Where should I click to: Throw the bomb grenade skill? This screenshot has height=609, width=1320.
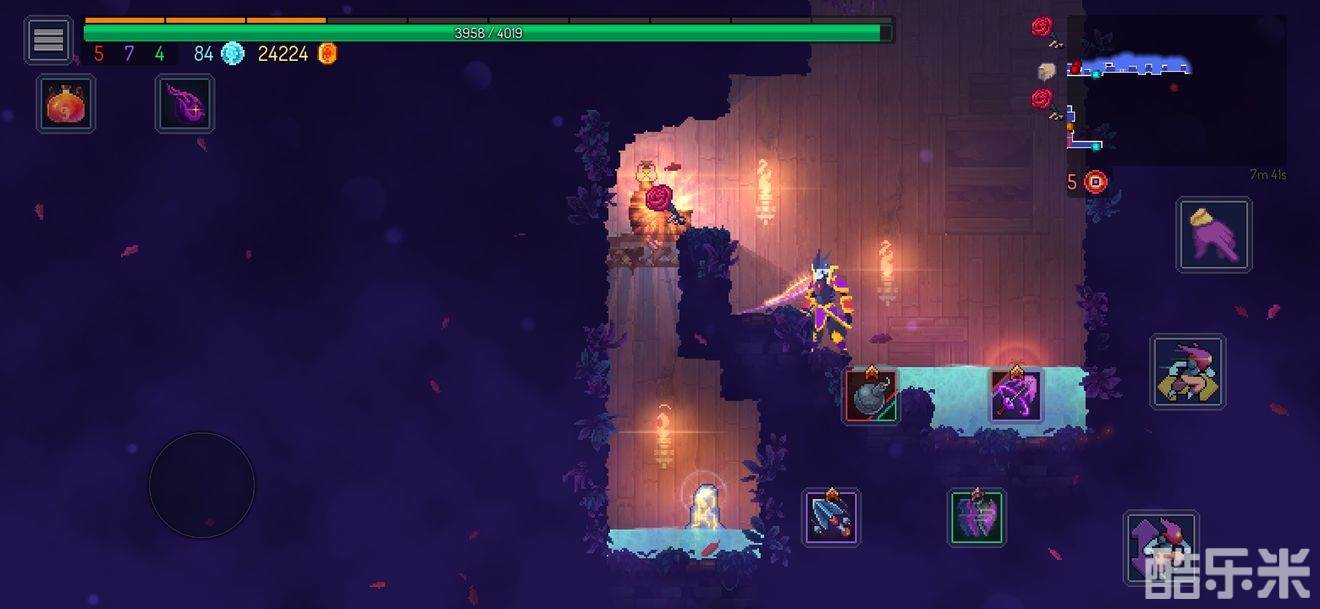coord(871,396)
